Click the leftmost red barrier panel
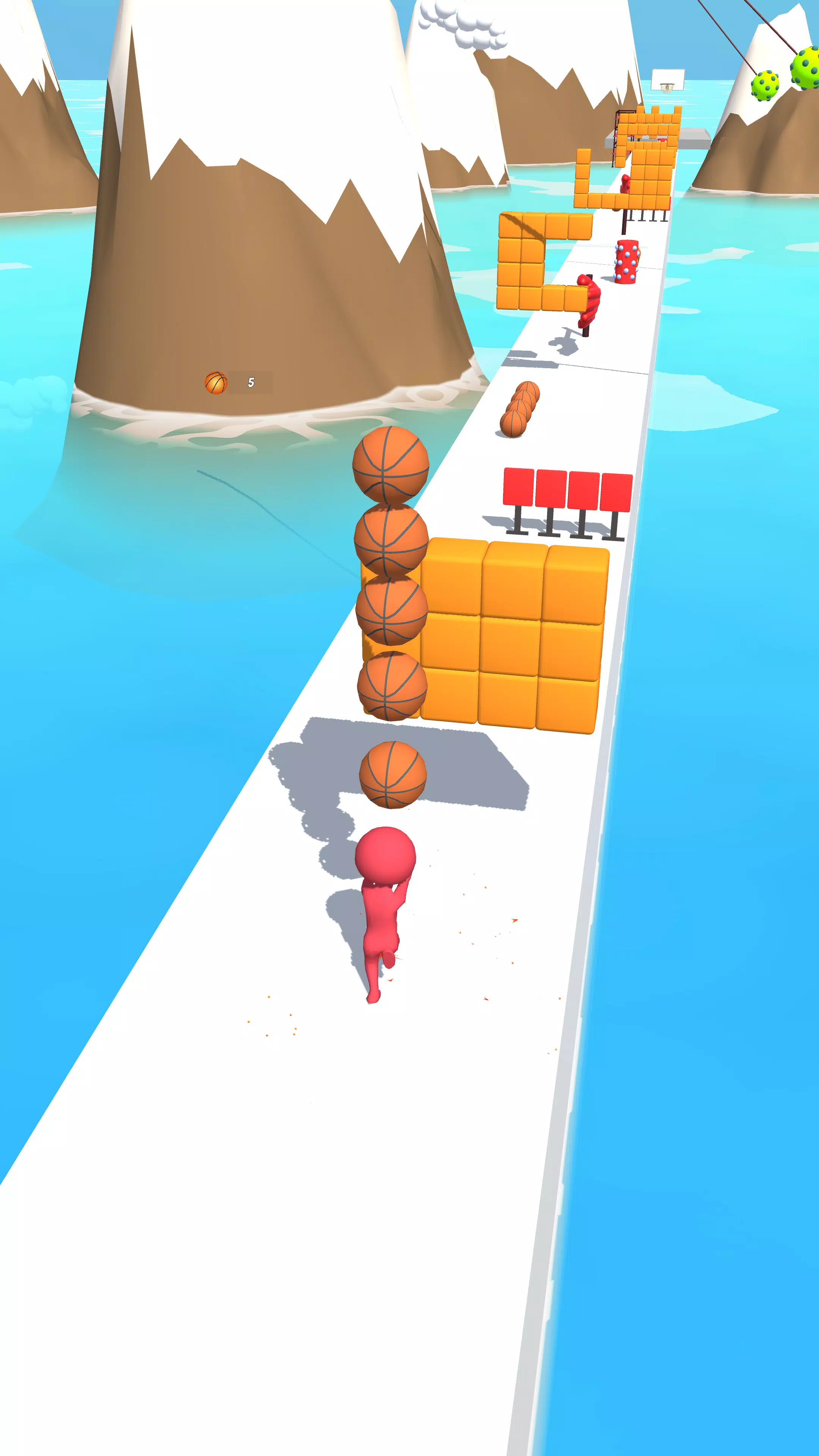The height and width of the screenshot is (1456, 819). 518,490
